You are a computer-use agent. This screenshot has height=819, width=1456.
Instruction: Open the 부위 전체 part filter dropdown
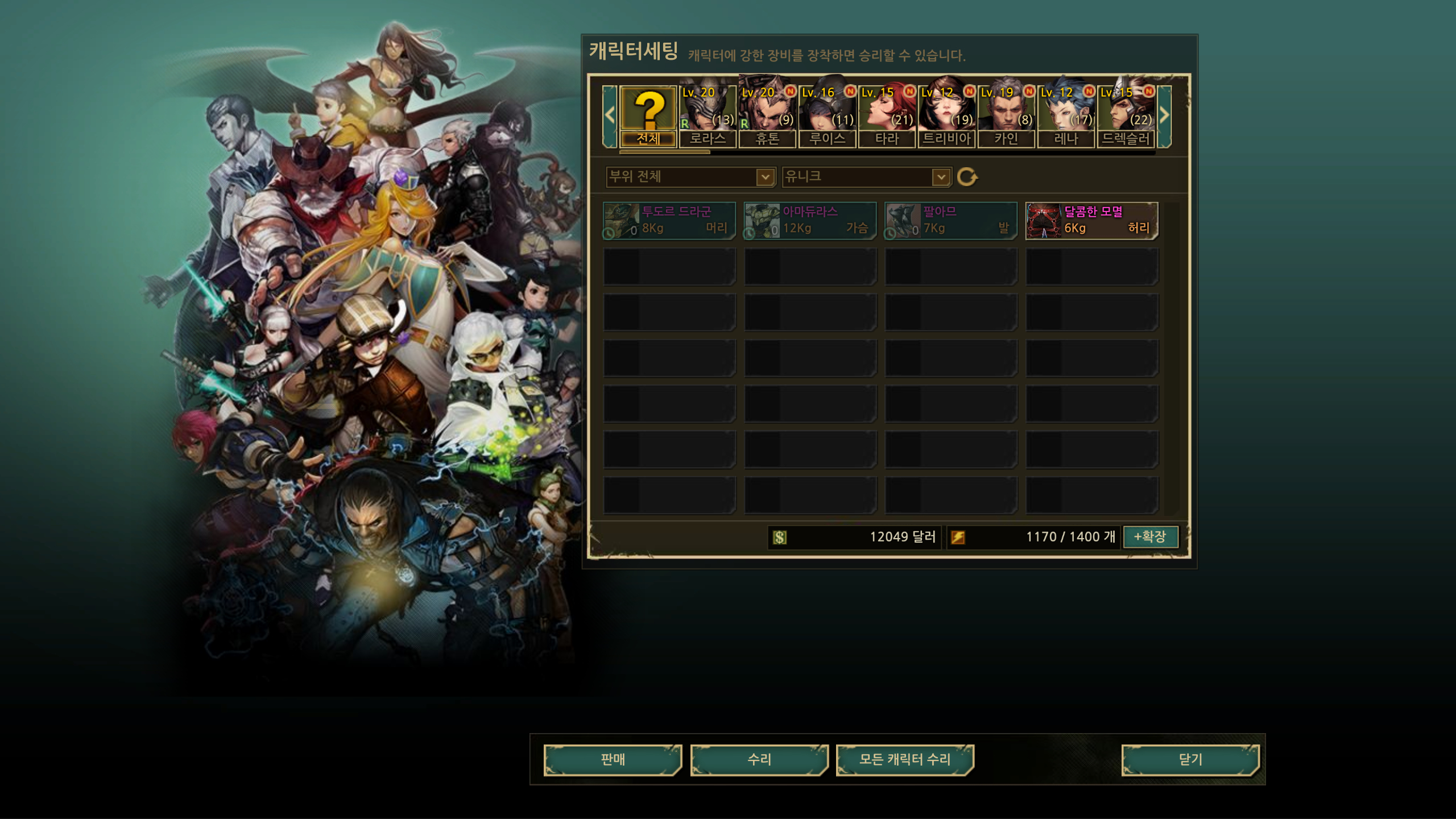pos(691,177)
